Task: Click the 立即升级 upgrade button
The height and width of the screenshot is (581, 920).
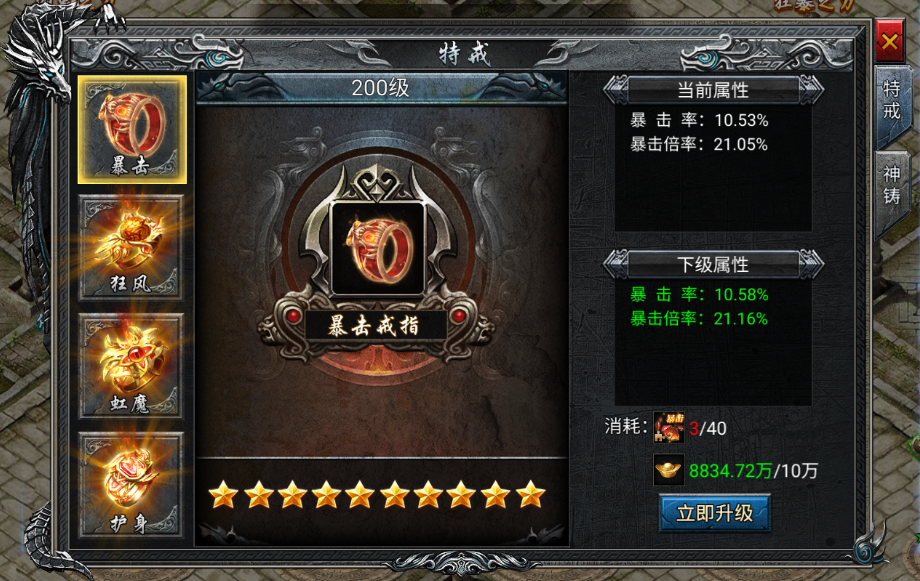Action: [714, 514]
